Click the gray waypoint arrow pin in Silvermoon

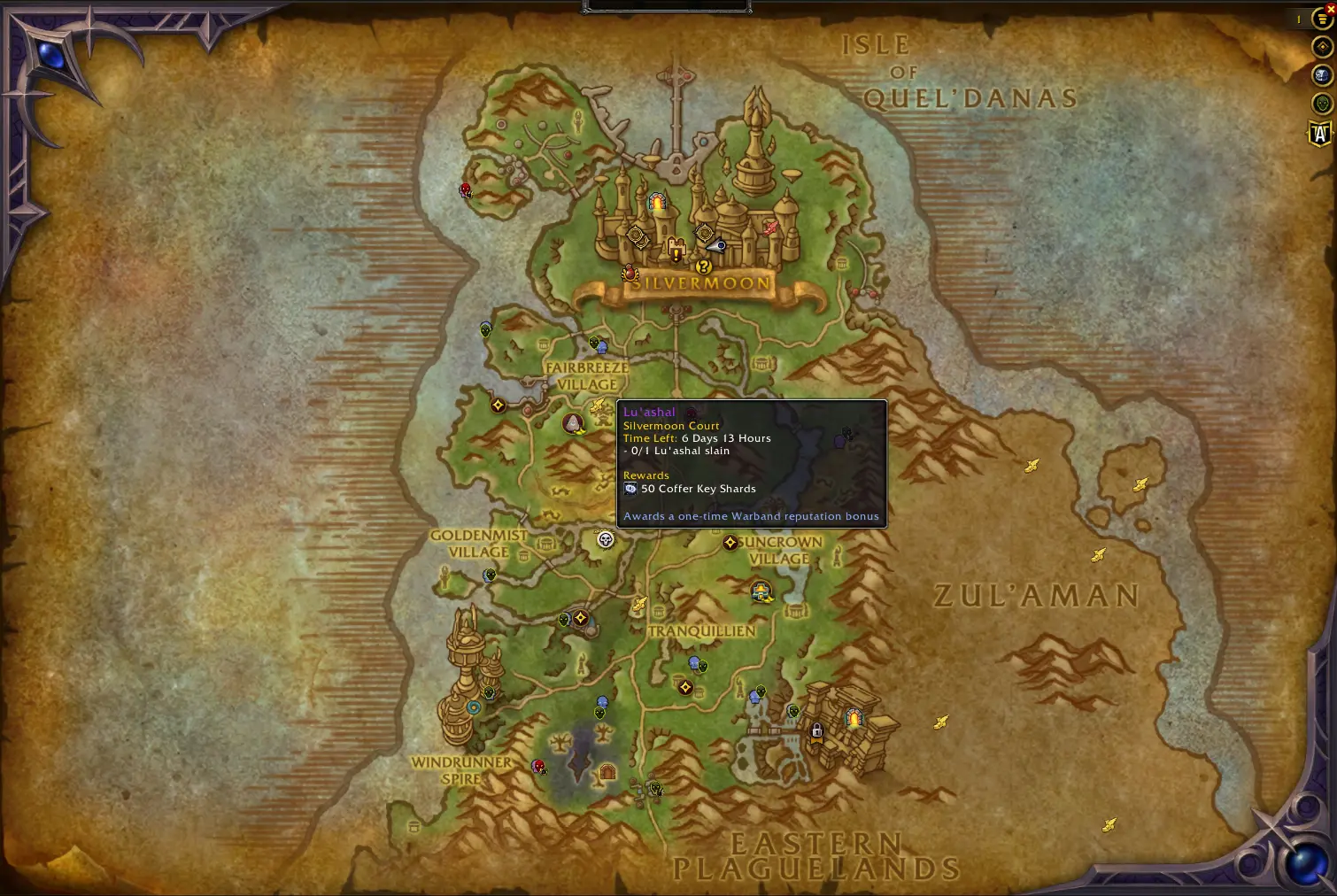click(x=715, y=244)
